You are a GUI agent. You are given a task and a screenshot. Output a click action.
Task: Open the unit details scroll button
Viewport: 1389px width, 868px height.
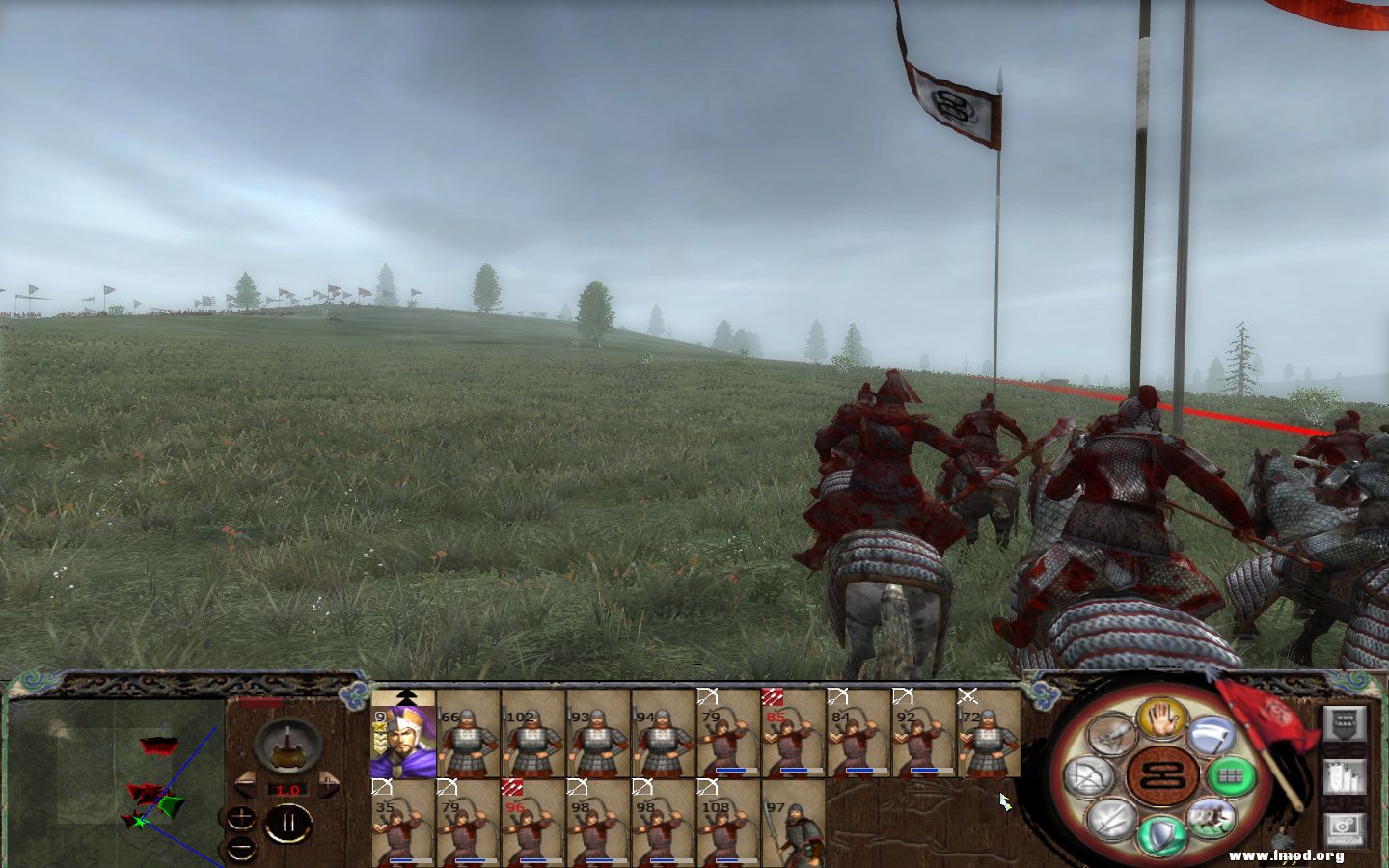[x=1345, y=777]
